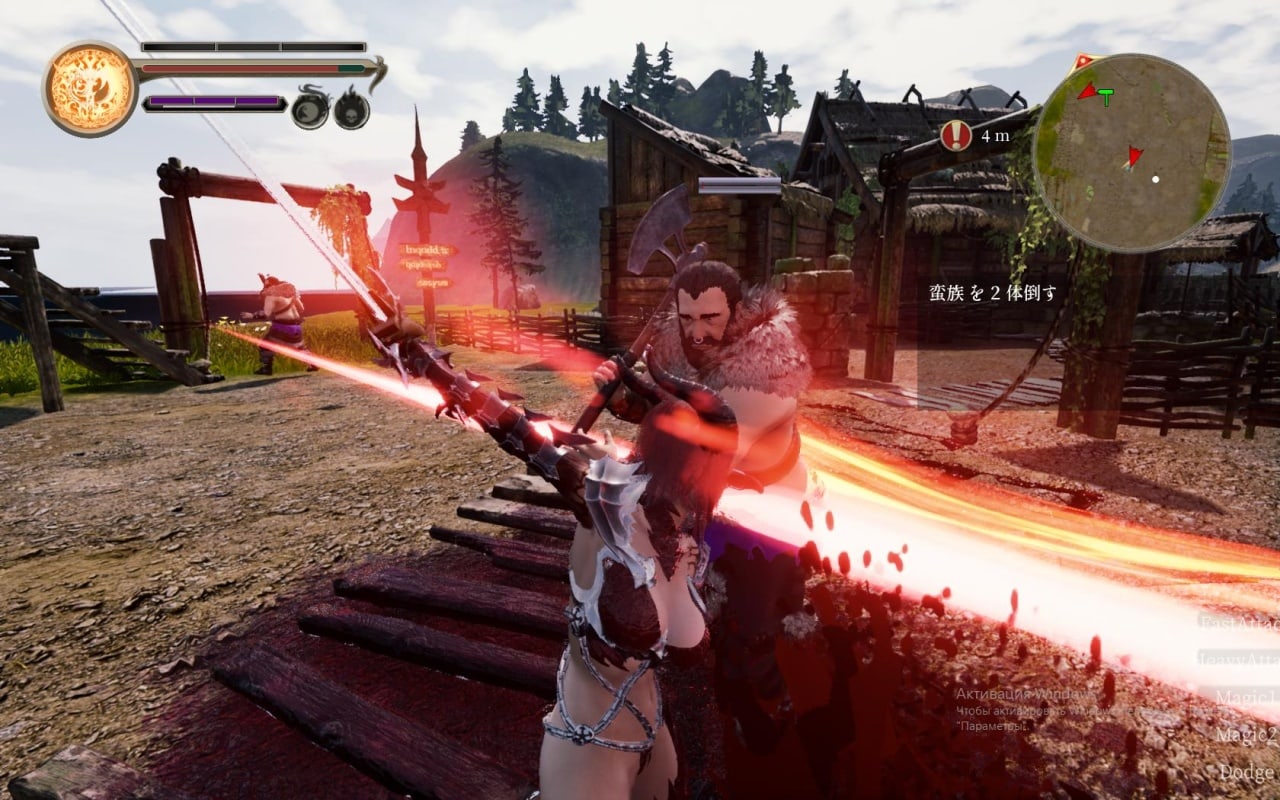
Task: Use the Magic1 action label
Action: click(1246, 697)
